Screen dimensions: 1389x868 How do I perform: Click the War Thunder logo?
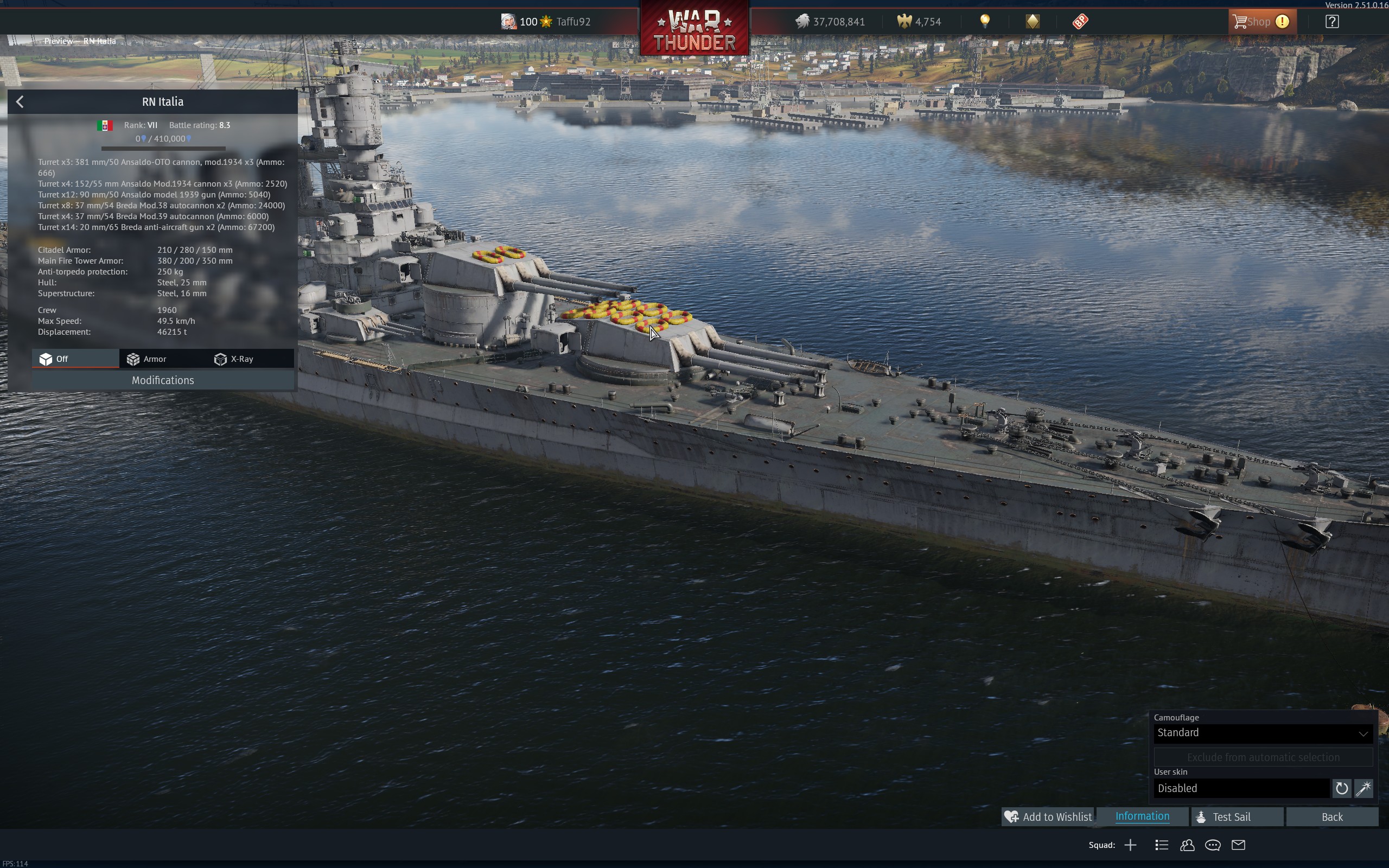pos(694,30)
